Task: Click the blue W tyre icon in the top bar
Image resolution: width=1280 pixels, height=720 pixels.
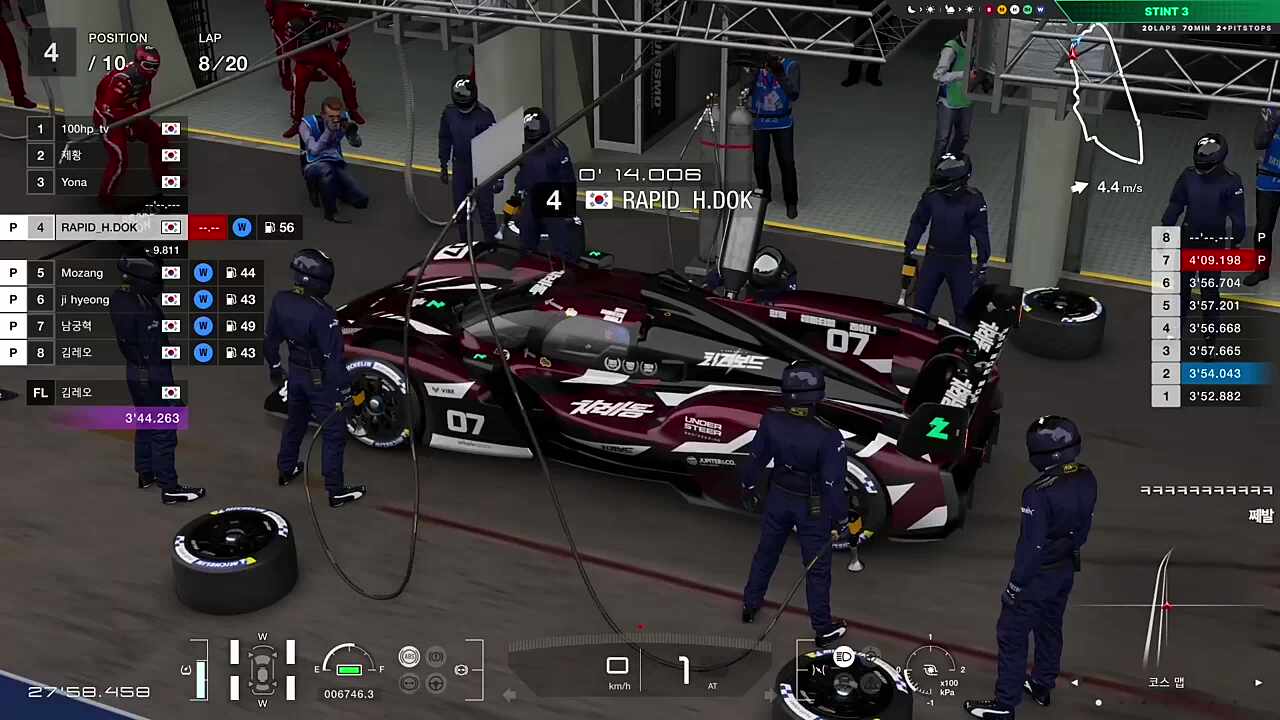Action: 1040,10
